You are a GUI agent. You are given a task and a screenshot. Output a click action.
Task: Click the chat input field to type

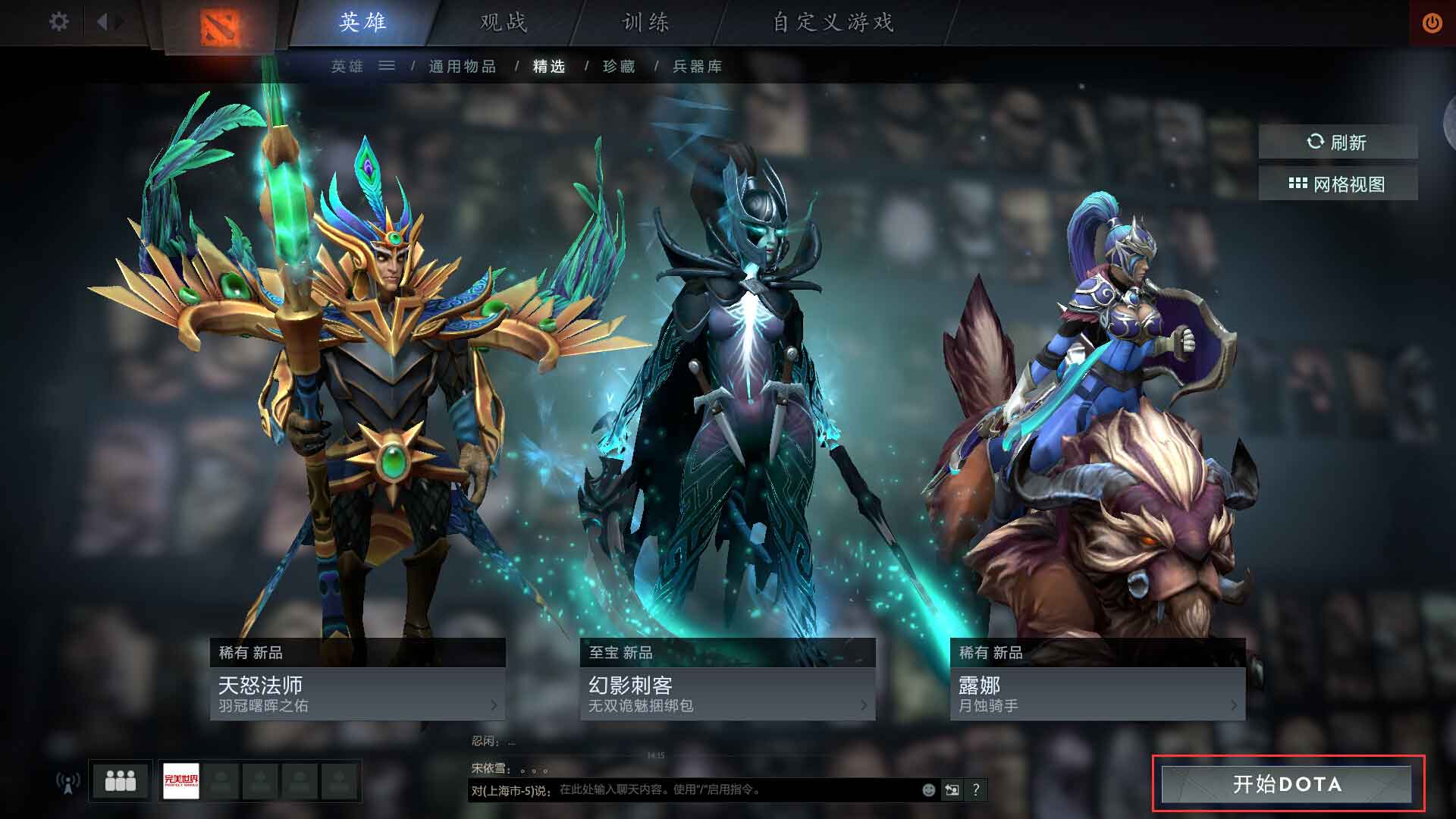[720, 789]
